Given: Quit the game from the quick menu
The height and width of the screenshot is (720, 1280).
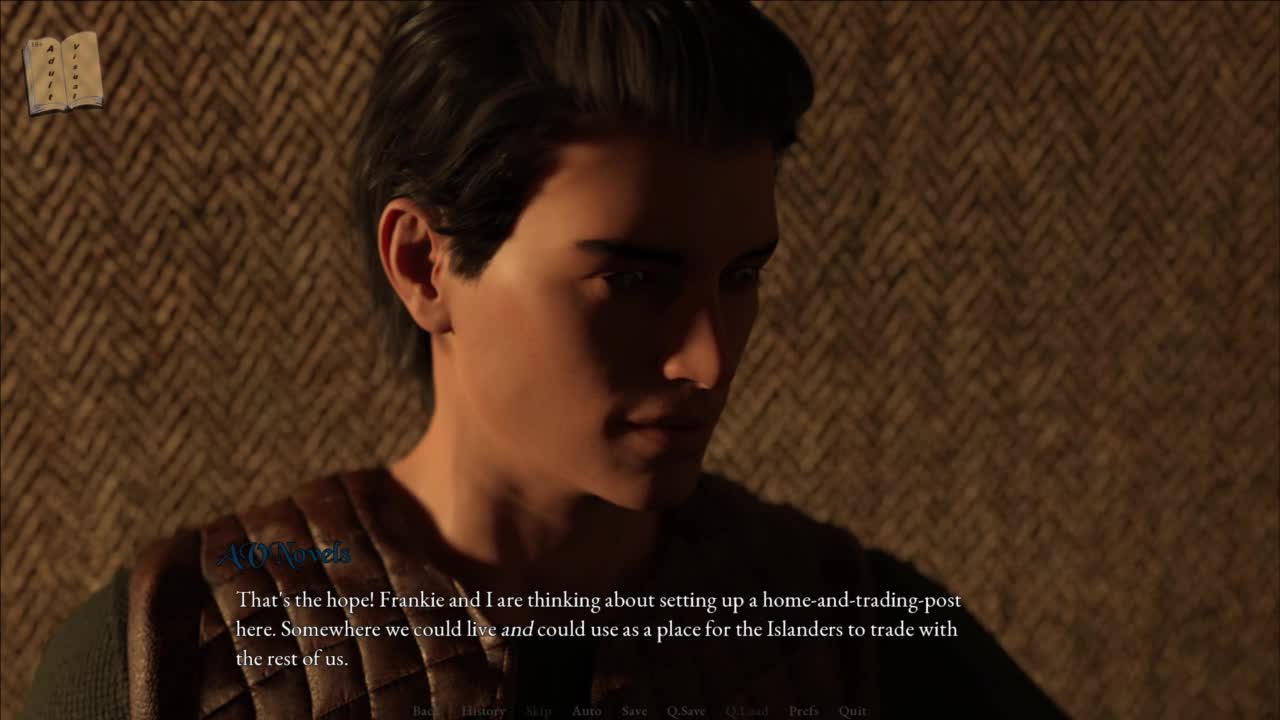Looking at the screenshot, I should click(x=853, y=711).
